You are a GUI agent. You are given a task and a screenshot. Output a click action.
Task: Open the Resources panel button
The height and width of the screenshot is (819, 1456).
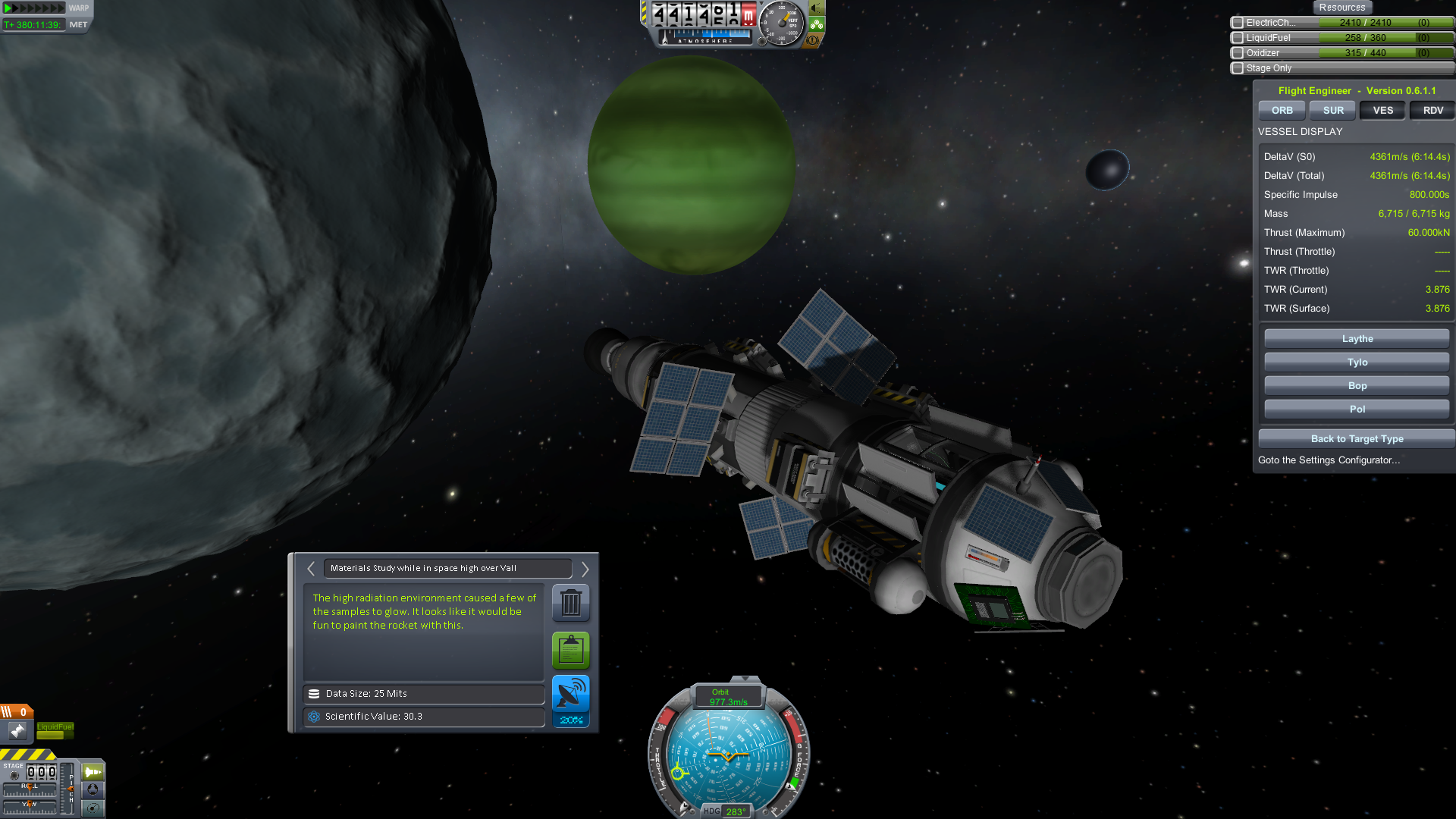[x=1341, y=8]
